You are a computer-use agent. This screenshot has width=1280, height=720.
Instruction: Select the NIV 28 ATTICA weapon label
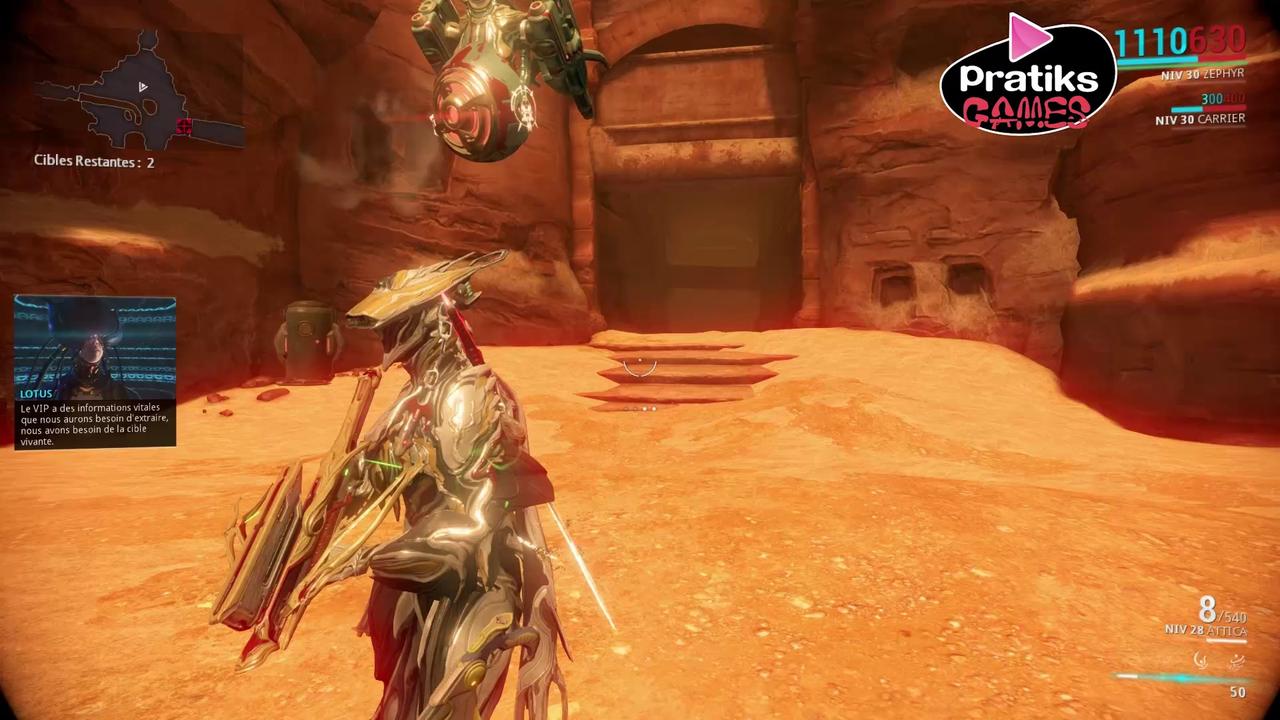pyautogui.click(x=1203, y=631)
